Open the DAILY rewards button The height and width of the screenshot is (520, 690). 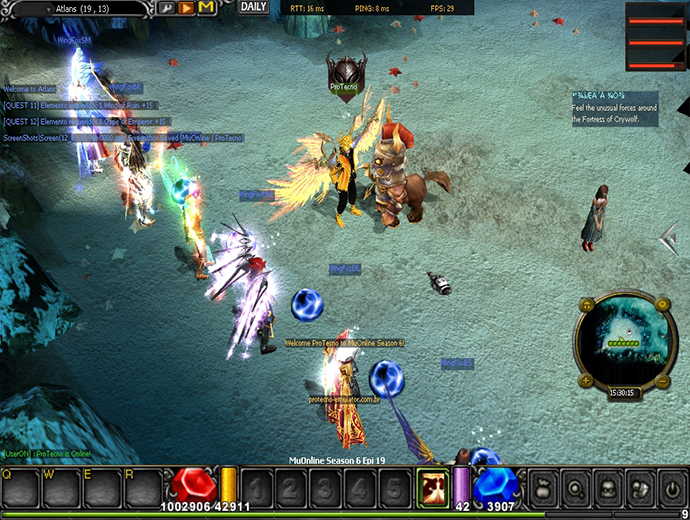point(254,7)
